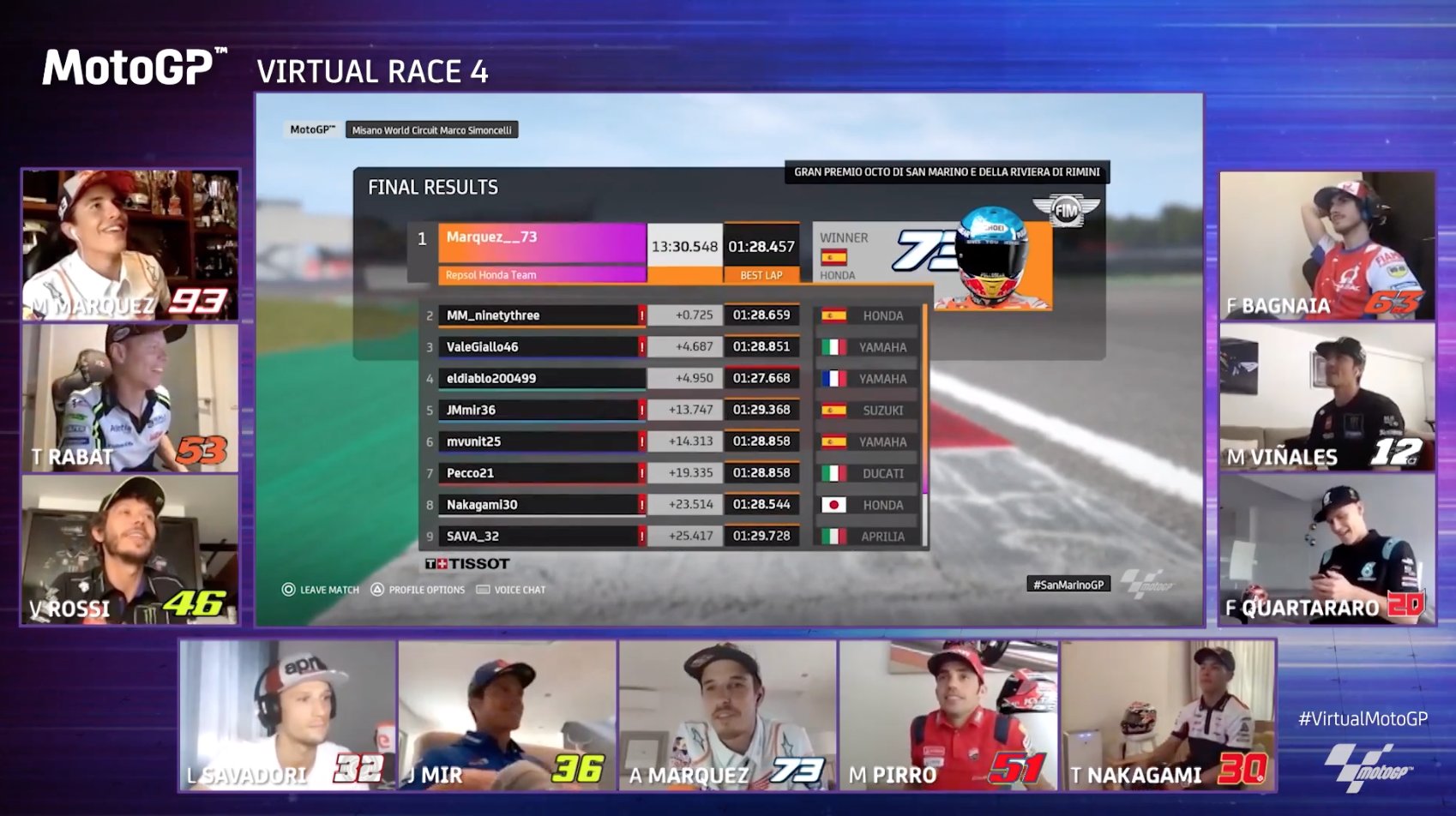The height and width of the screenshot is (816, 1456).
Task: Select Pecco21 in the results list
Action: (540, 473)
